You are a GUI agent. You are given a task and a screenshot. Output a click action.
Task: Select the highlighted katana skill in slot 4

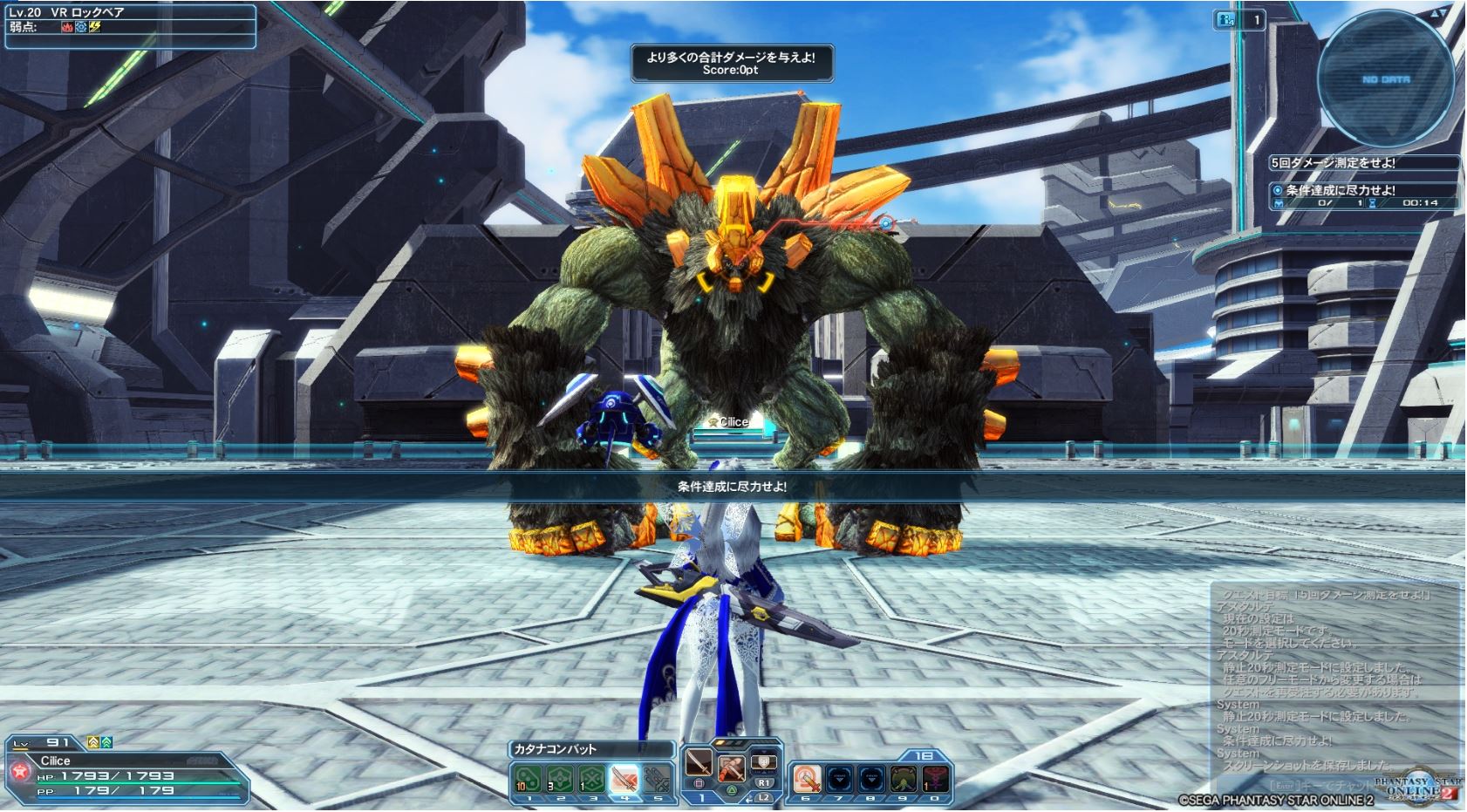pyautogui.click(x=624, y=777)
